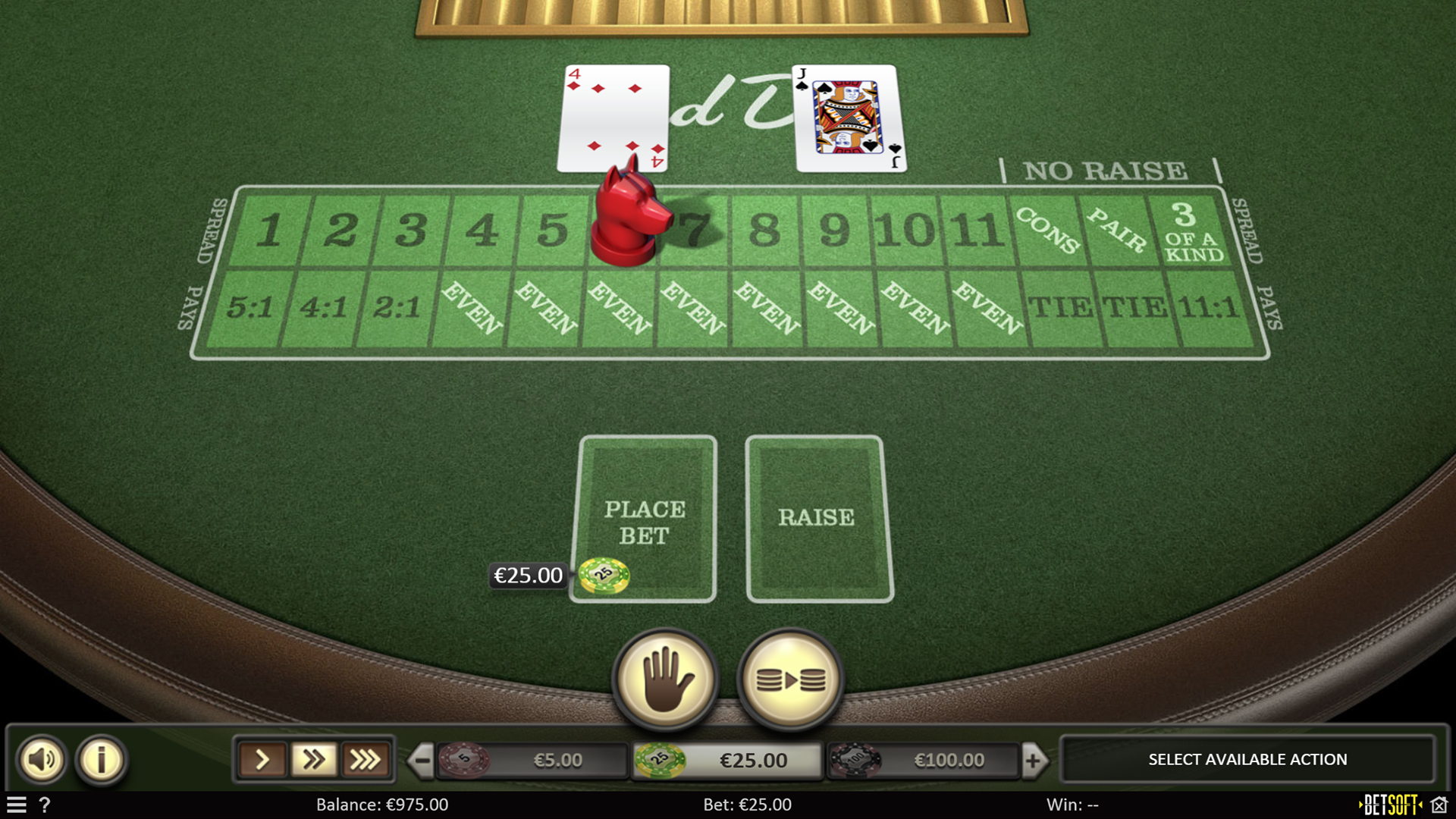The height and width of the screenshot is (819, 1456).
Task: Click the exit door icon
Action: click(1439, 805)
